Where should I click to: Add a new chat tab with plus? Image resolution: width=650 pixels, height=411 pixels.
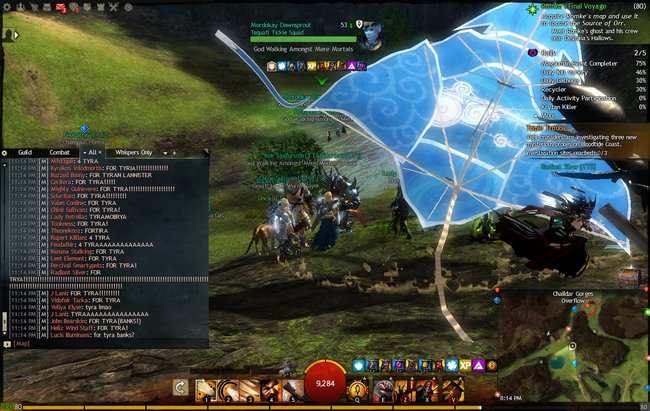(172, 152)
